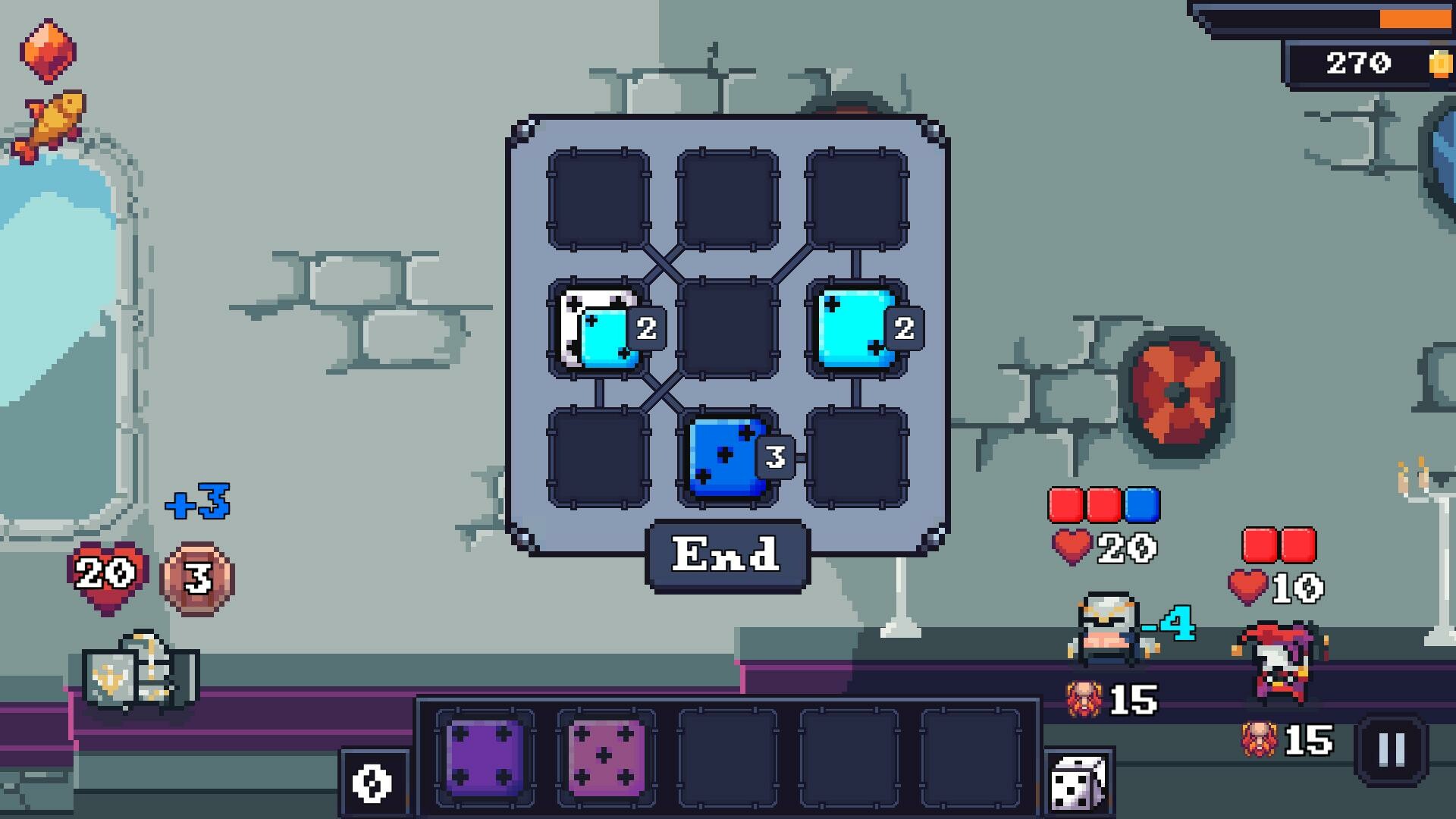Click the empty top-left grid slot

point(599,199)
